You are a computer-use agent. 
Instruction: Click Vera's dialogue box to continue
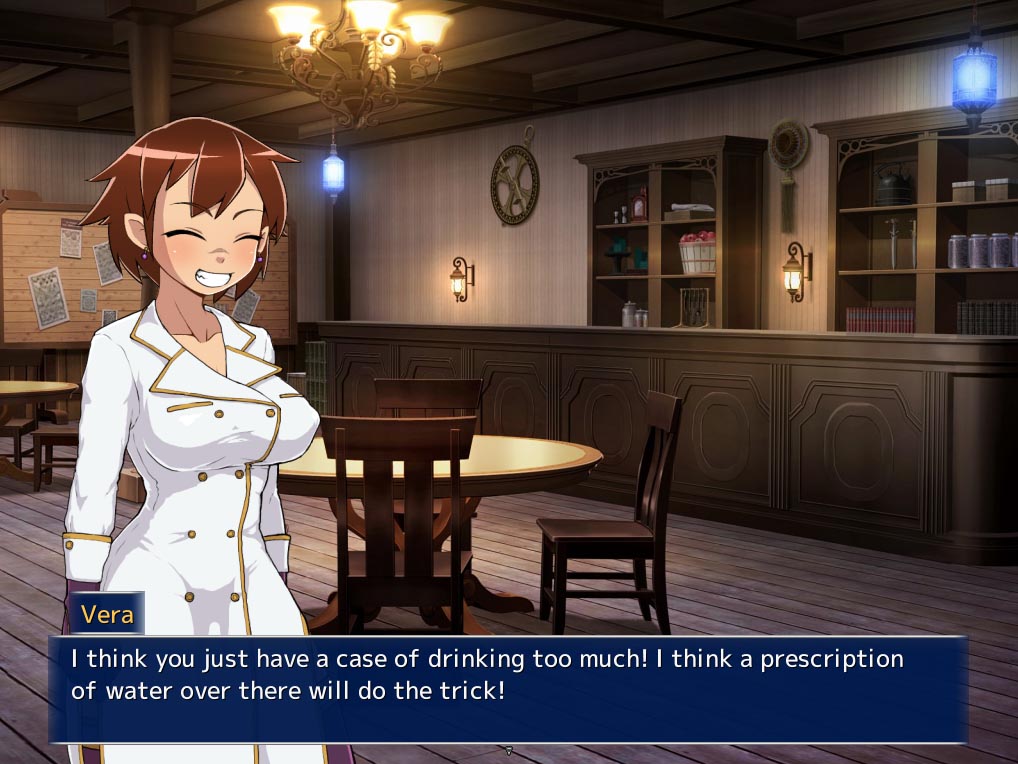[x=508, y=689]
